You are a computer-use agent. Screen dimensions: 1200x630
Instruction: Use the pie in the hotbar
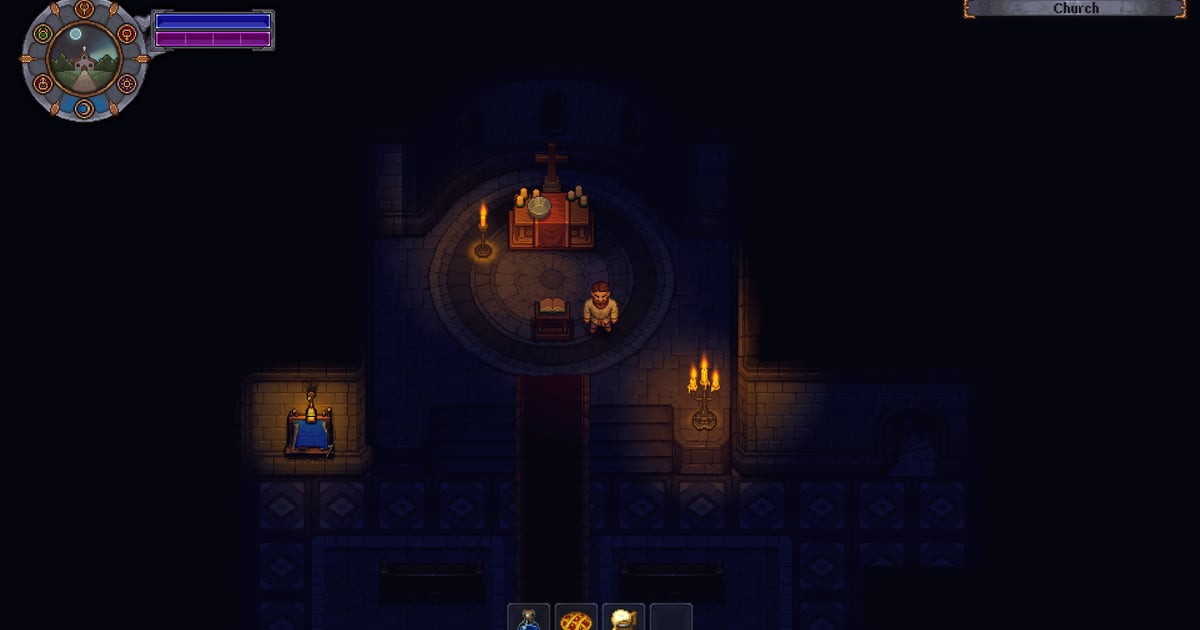(x=577, y=620)
